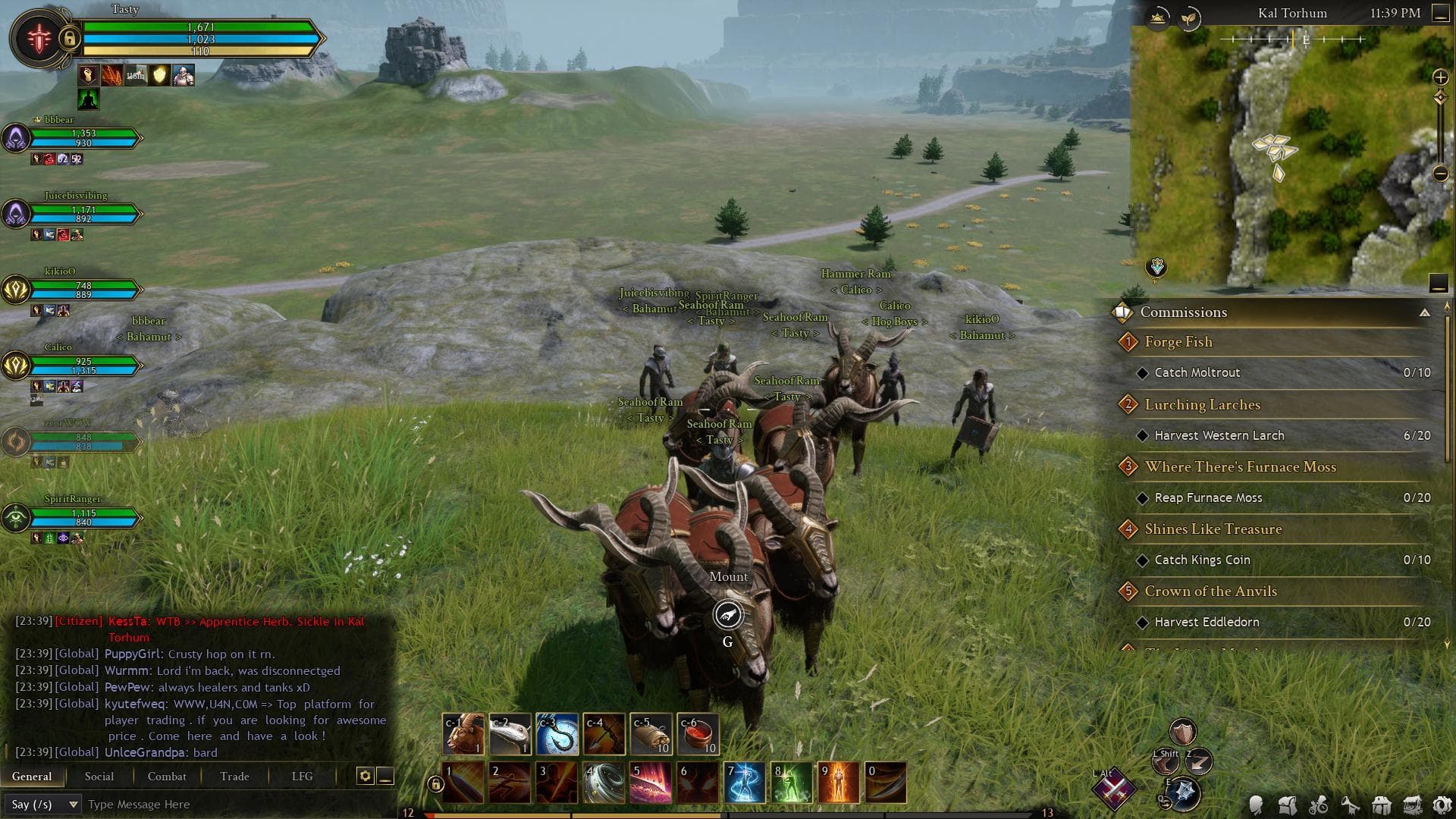
Task: Use the ram mount hotbar slot
Action: pos(463,734)
